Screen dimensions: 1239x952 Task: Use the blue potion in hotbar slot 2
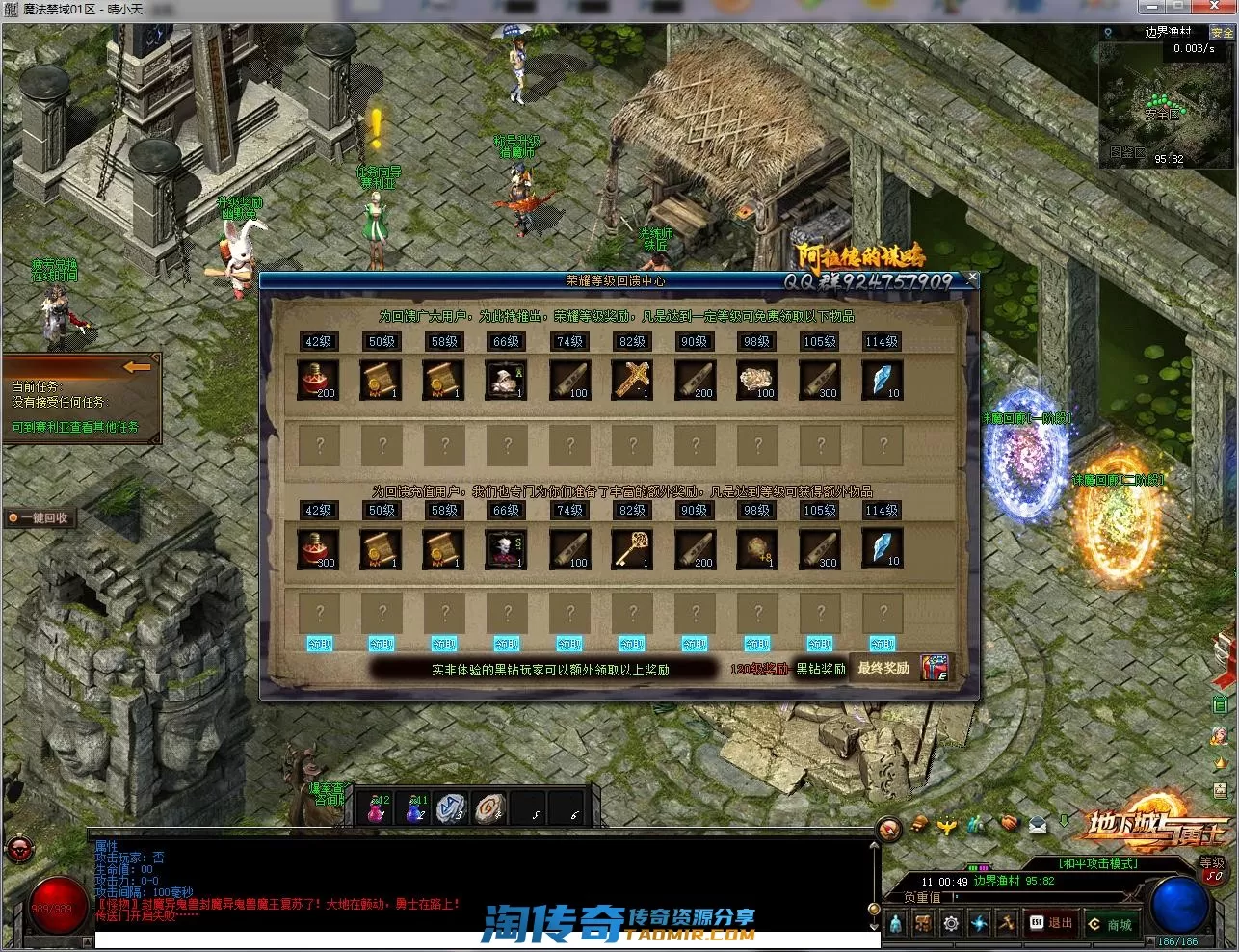click(415, 810)
